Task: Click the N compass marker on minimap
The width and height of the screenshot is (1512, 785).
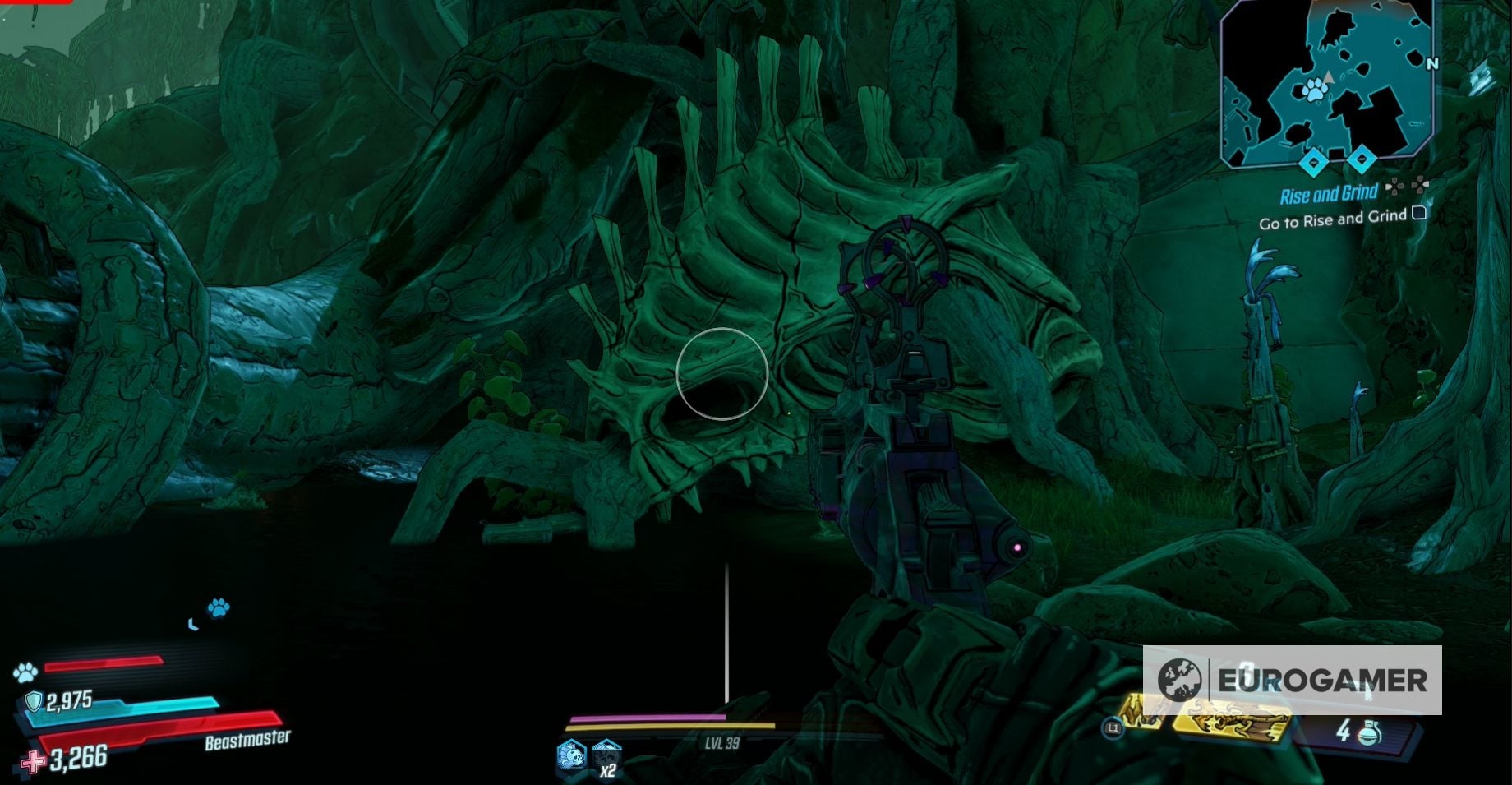Action: click(x=1432, y=63)
